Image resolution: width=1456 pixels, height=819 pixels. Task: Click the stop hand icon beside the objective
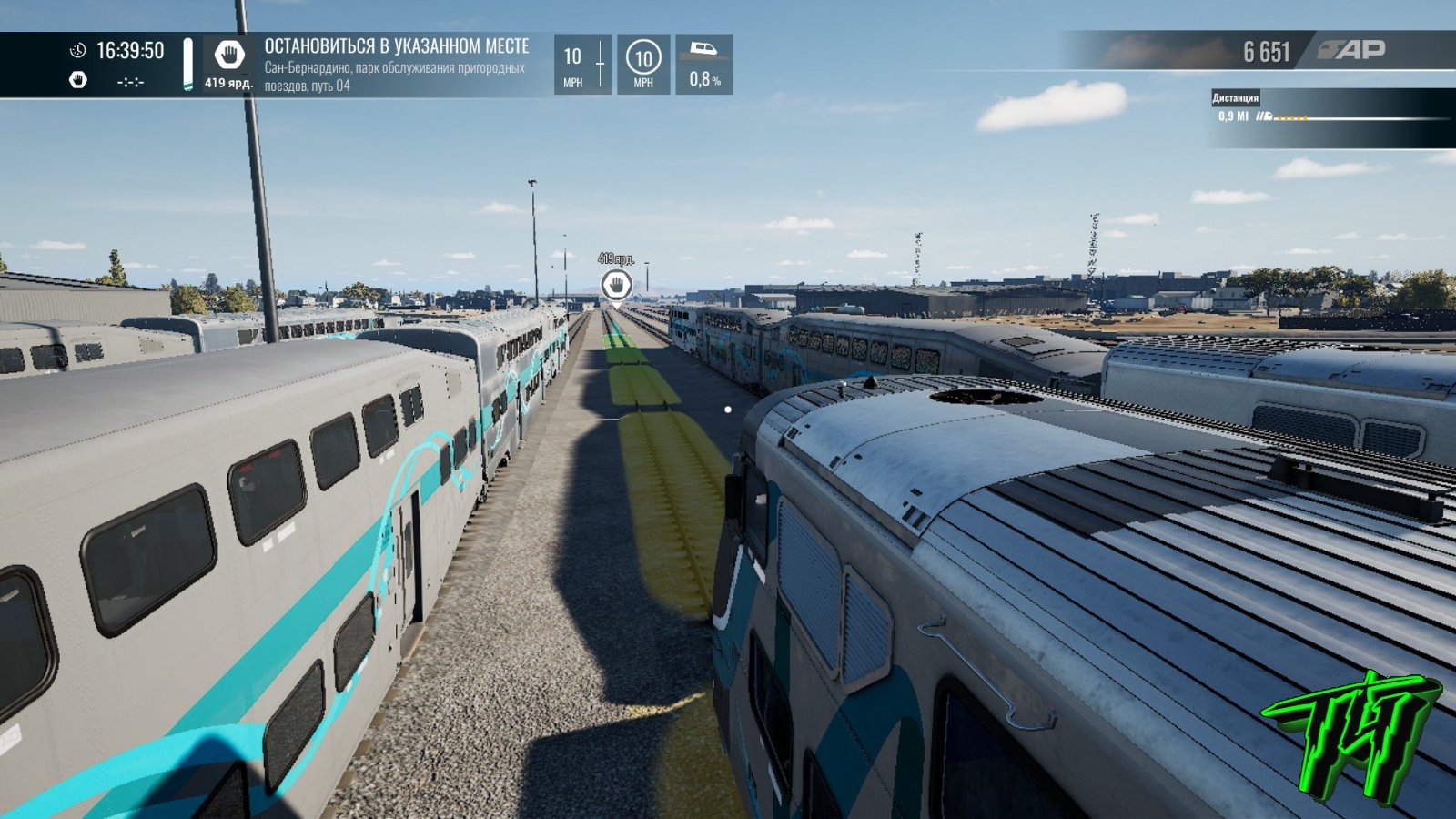point(229,56)
